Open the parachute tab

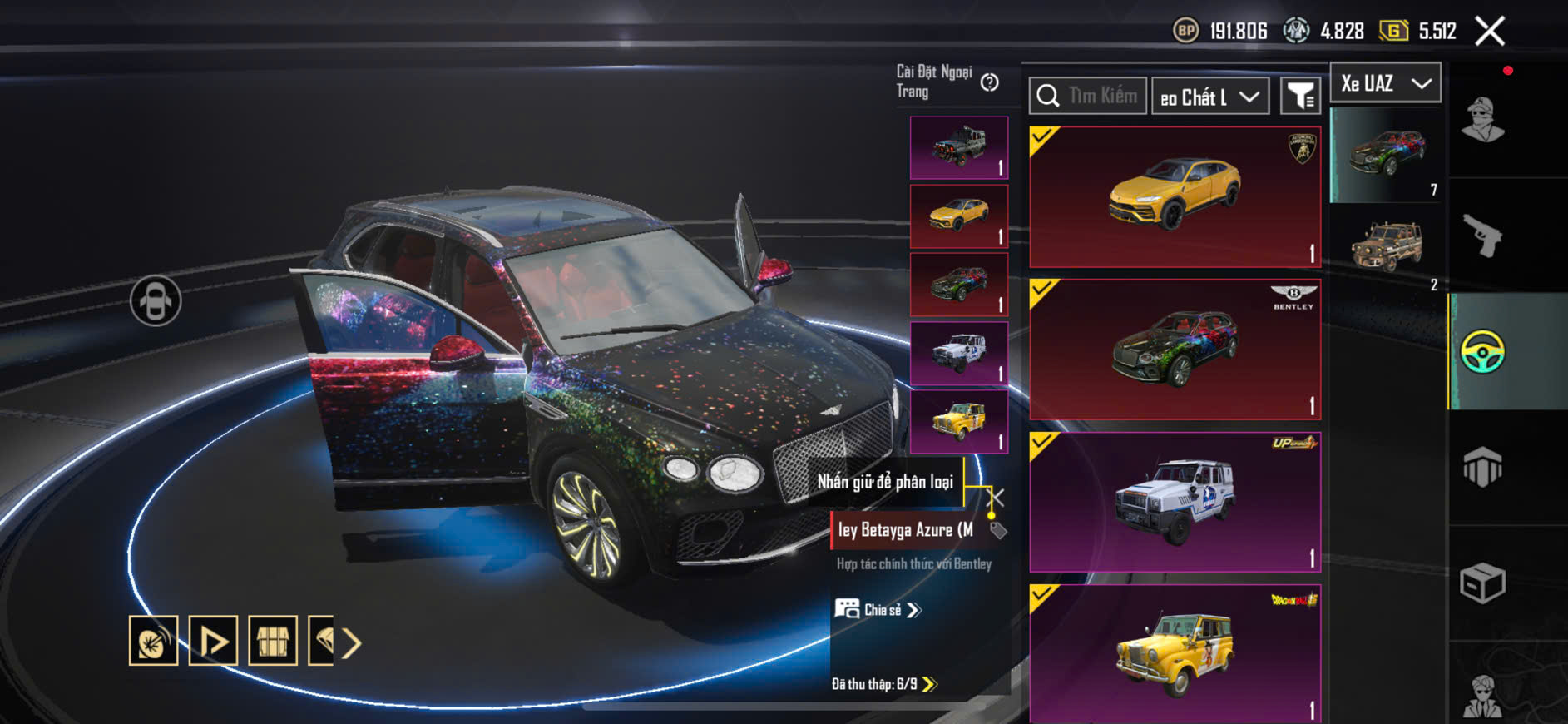tap(1482, 467)
